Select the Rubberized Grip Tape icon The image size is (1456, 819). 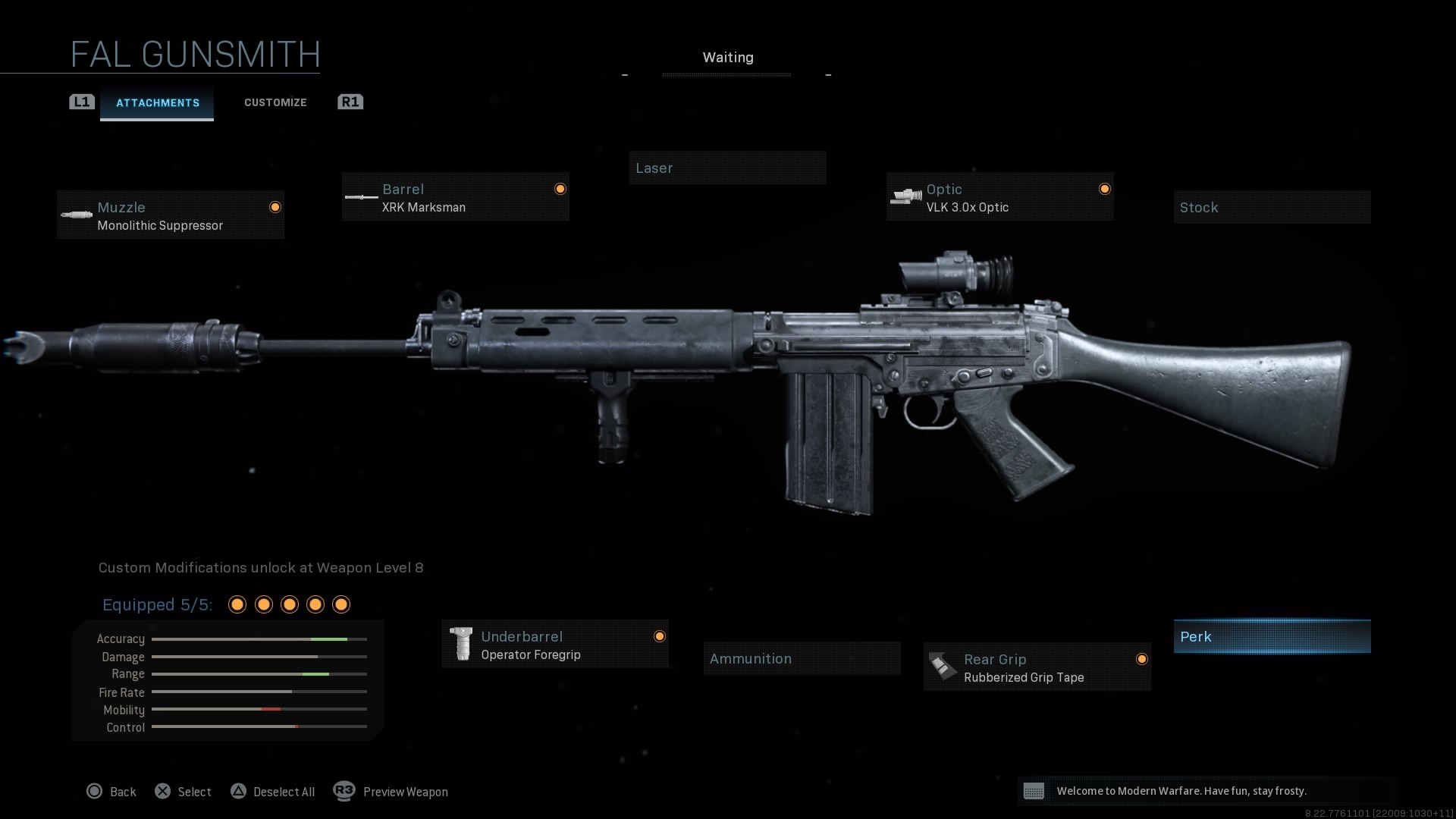(x=942, y=667)
